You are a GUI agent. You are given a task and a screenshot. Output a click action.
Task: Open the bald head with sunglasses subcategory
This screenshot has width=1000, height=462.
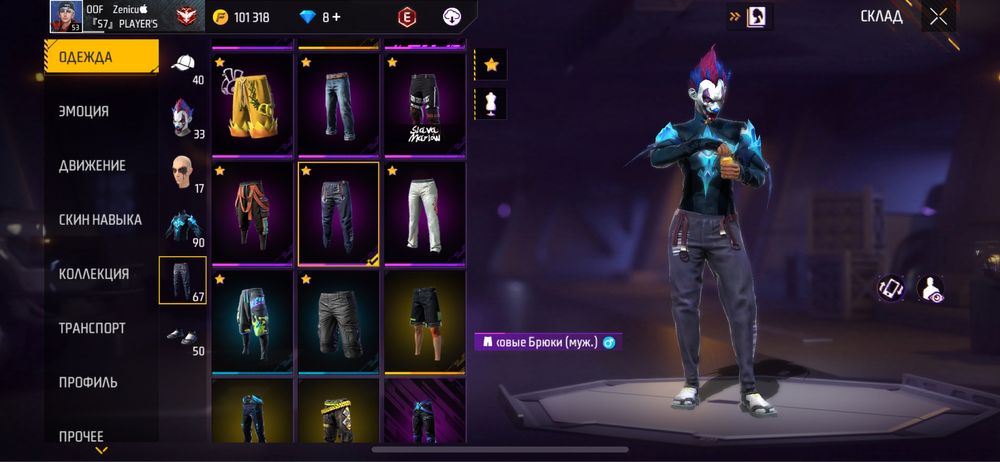click(x=182, y=172)
